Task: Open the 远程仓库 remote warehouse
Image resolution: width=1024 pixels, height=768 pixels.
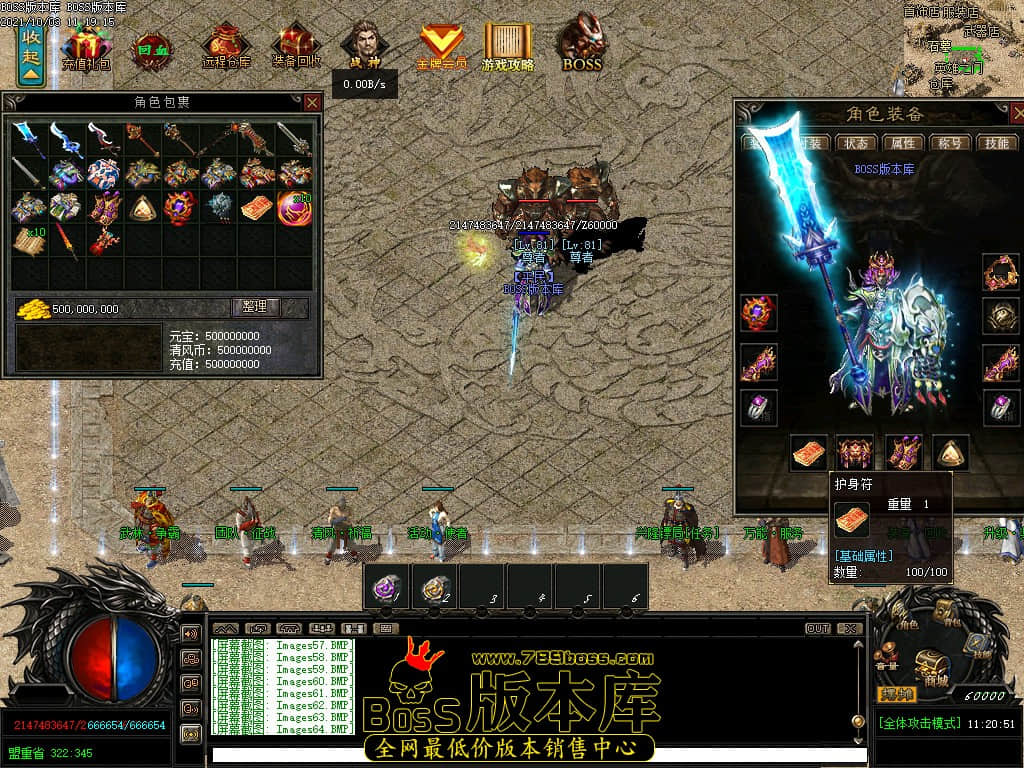Action: [226, 47]
